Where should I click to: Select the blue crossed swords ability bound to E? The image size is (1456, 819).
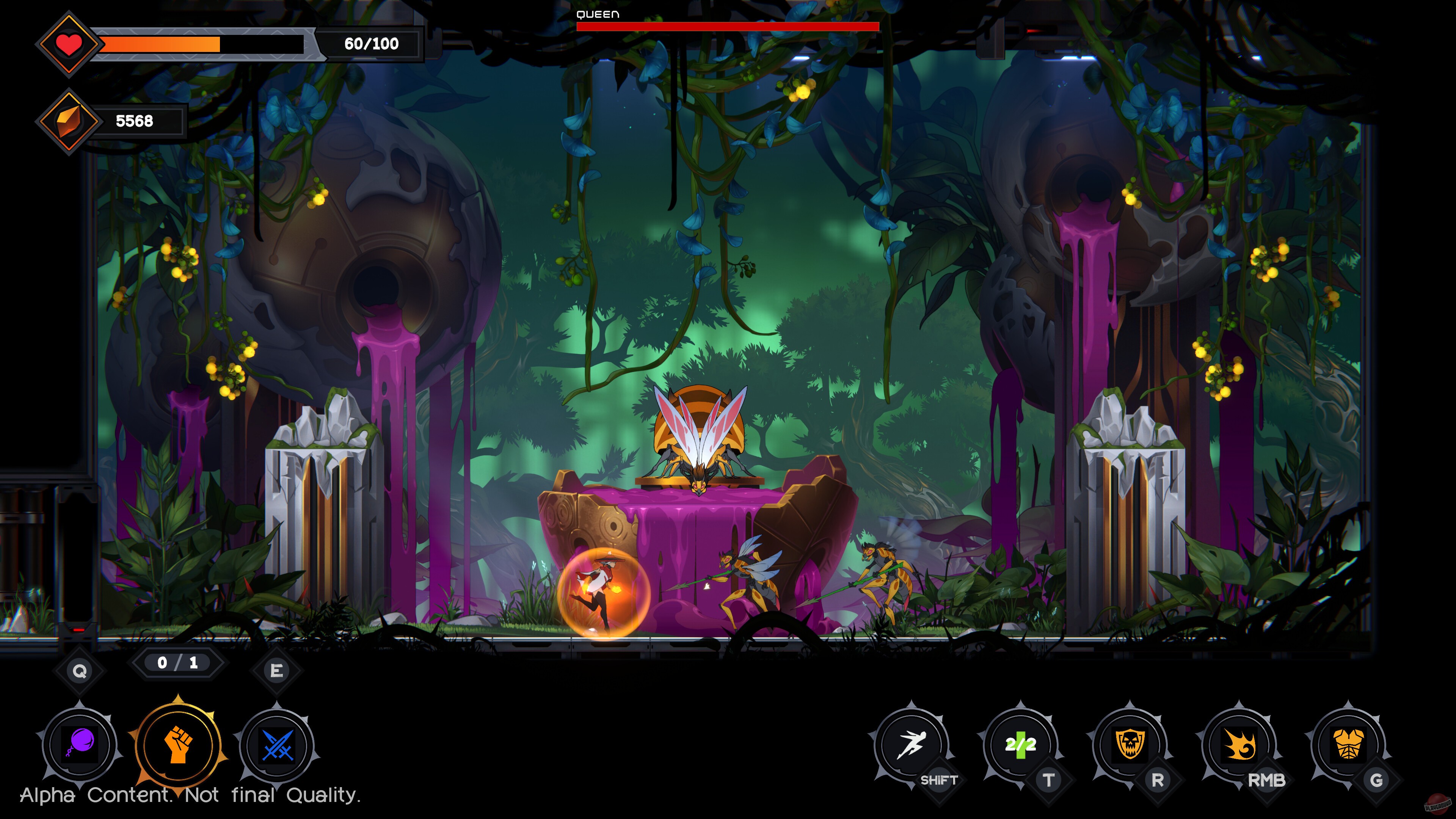point(276,745)
